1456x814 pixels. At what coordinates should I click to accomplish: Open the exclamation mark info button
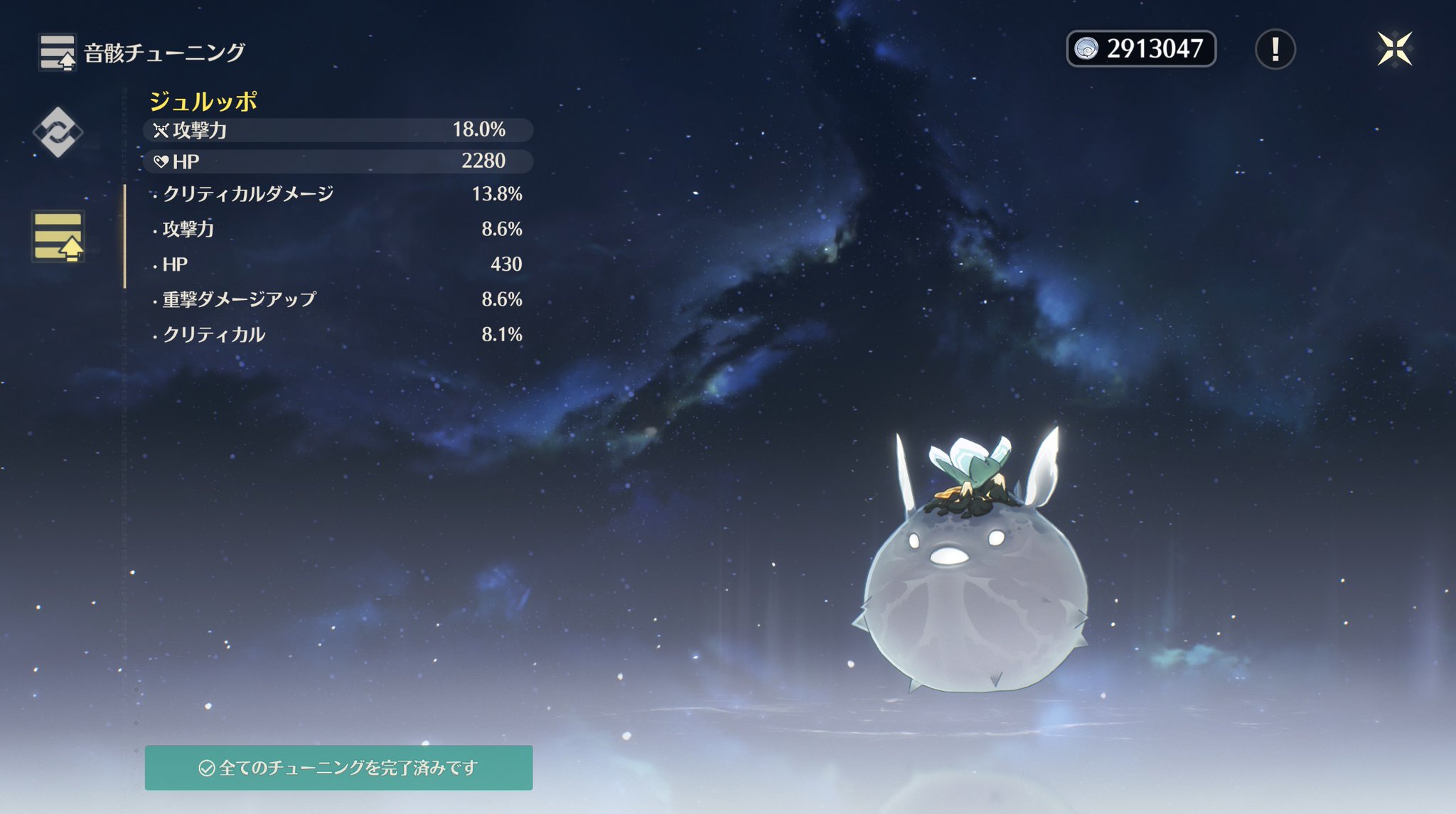[1275, 49]
